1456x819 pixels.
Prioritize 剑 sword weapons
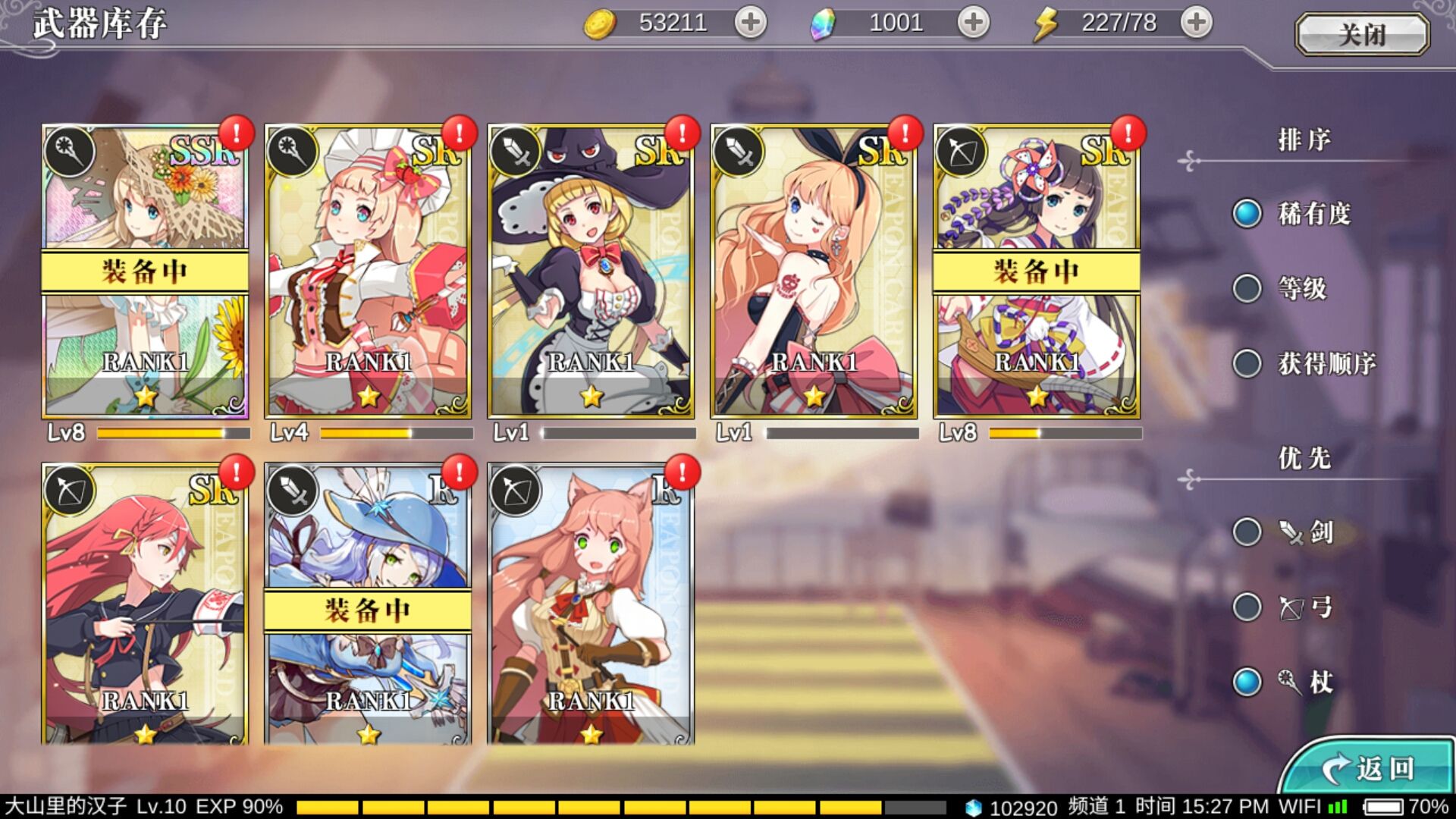[1247, 532]
